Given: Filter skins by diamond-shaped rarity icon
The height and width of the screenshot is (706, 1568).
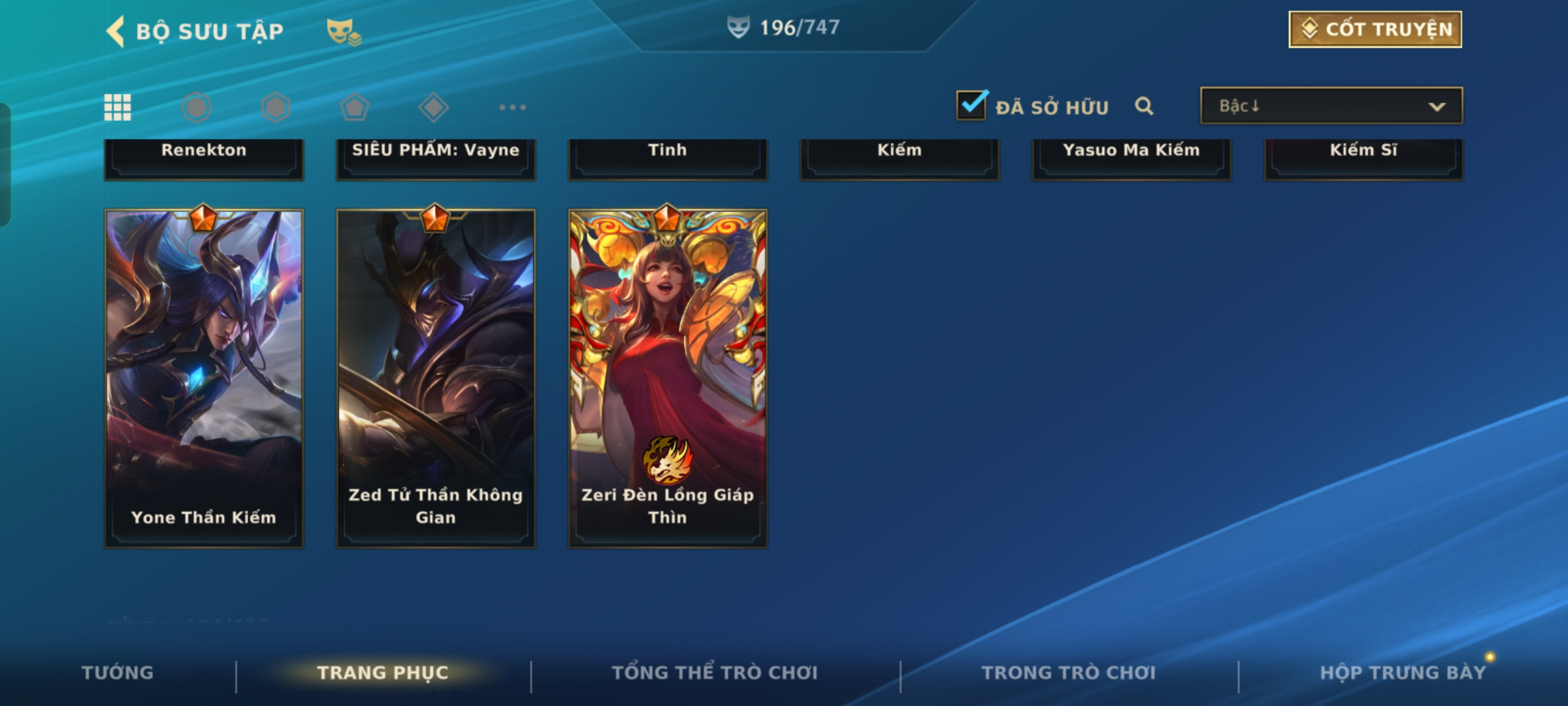Looking at the screenshot, I should [433, 107].
